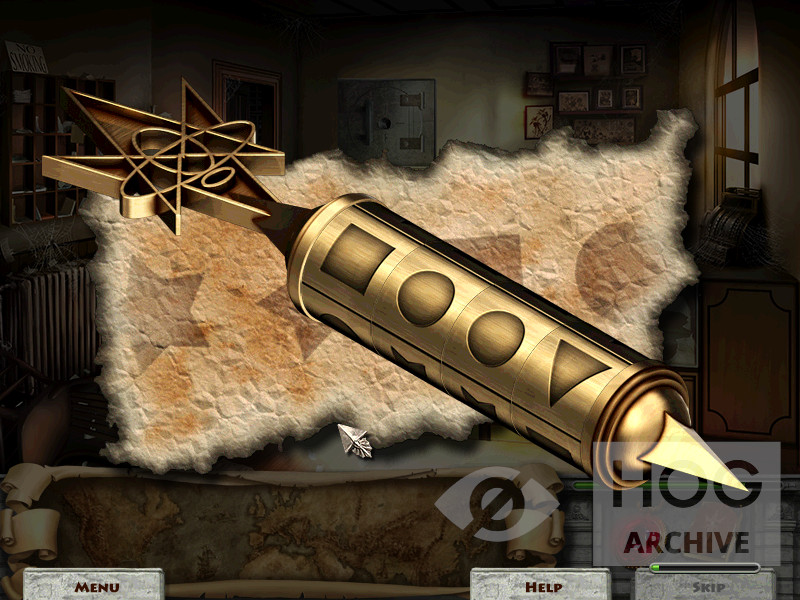Screen dimensions: 800x600
Task: Open the Menu button
Action: pos(96,586)
